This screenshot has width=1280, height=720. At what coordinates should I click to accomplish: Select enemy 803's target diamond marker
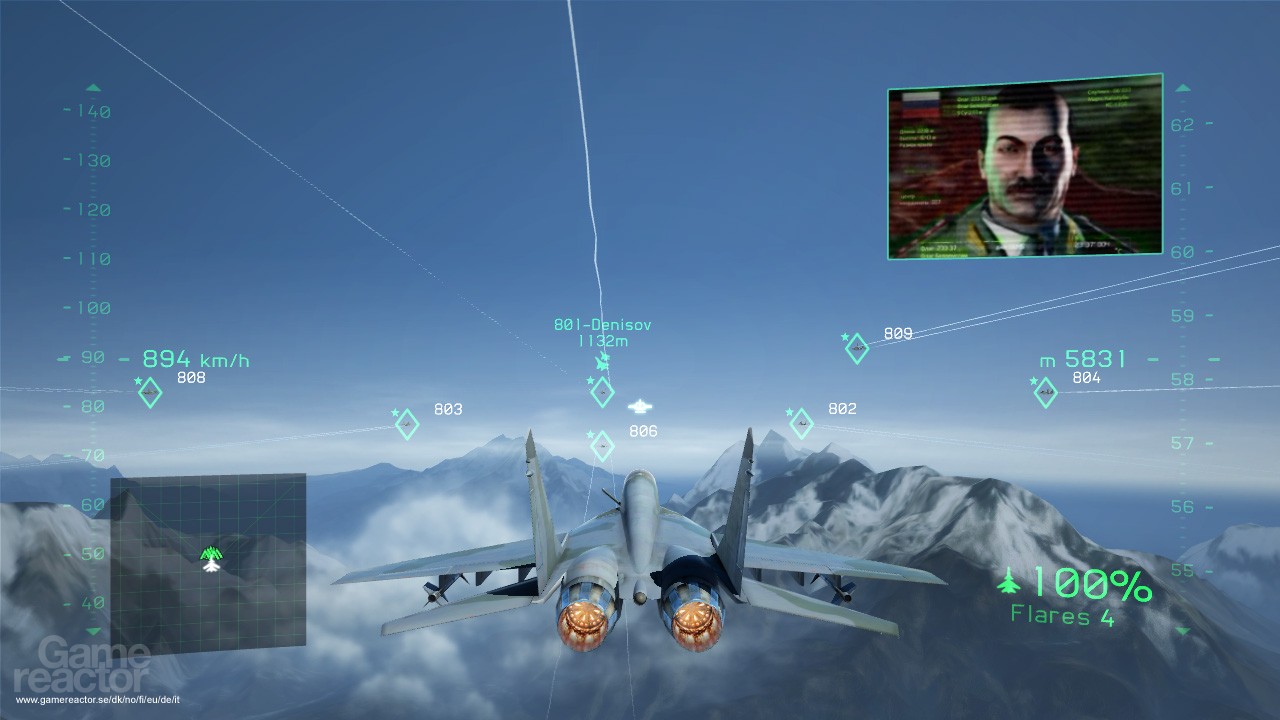[x=406, y=423]
